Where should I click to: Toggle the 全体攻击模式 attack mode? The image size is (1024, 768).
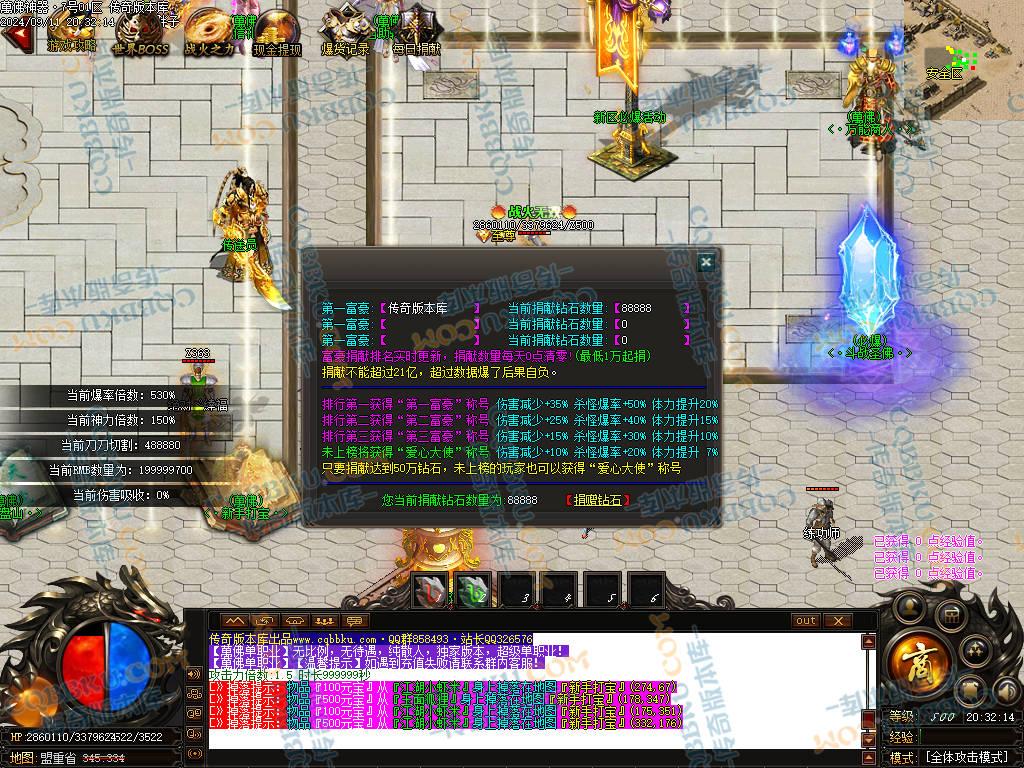tap(965, 757)
